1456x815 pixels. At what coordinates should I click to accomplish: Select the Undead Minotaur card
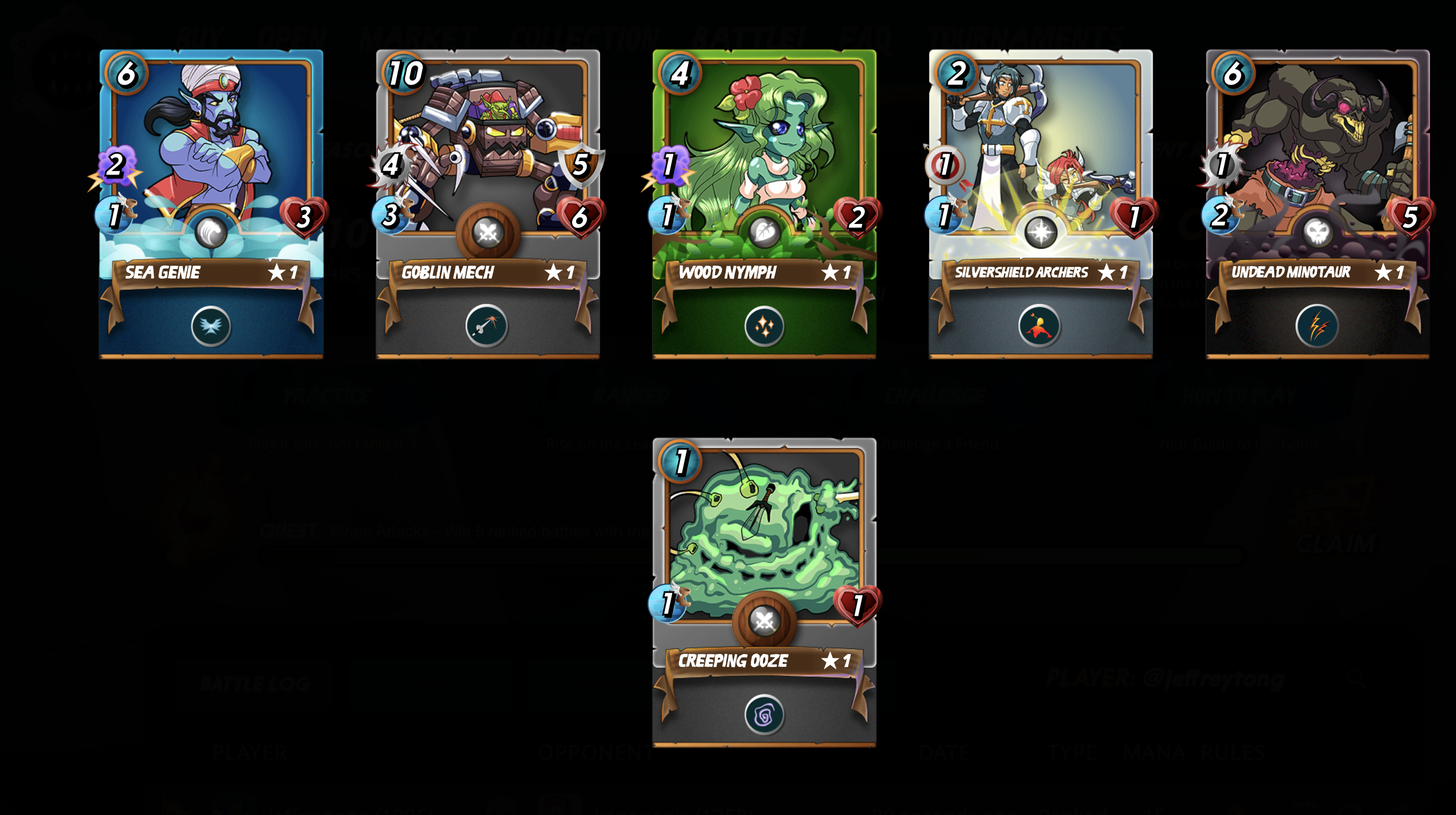[x=1317, y=169]
